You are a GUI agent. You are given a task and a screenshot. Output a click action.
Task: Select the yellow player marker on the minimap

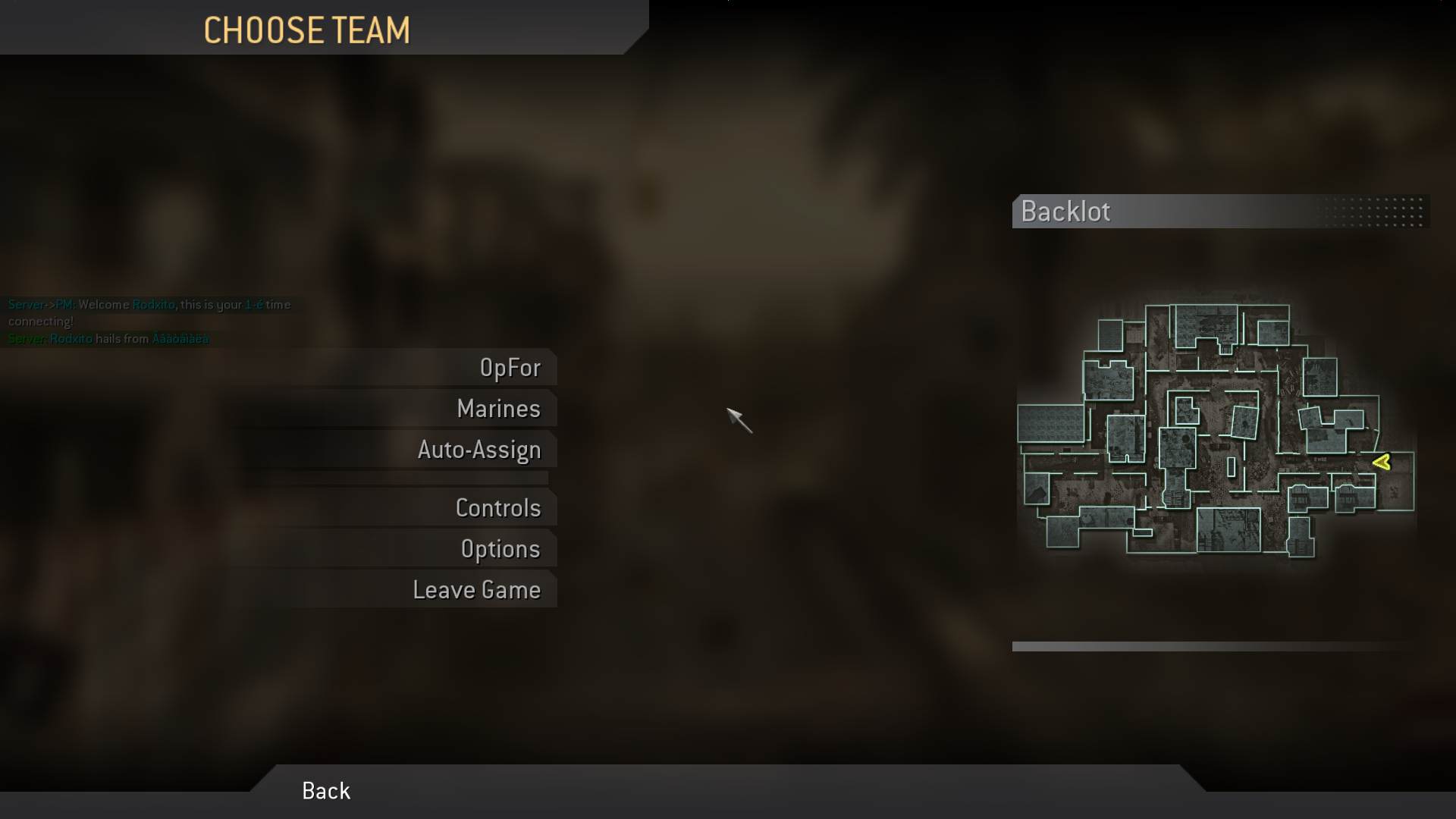point(1382,463)
